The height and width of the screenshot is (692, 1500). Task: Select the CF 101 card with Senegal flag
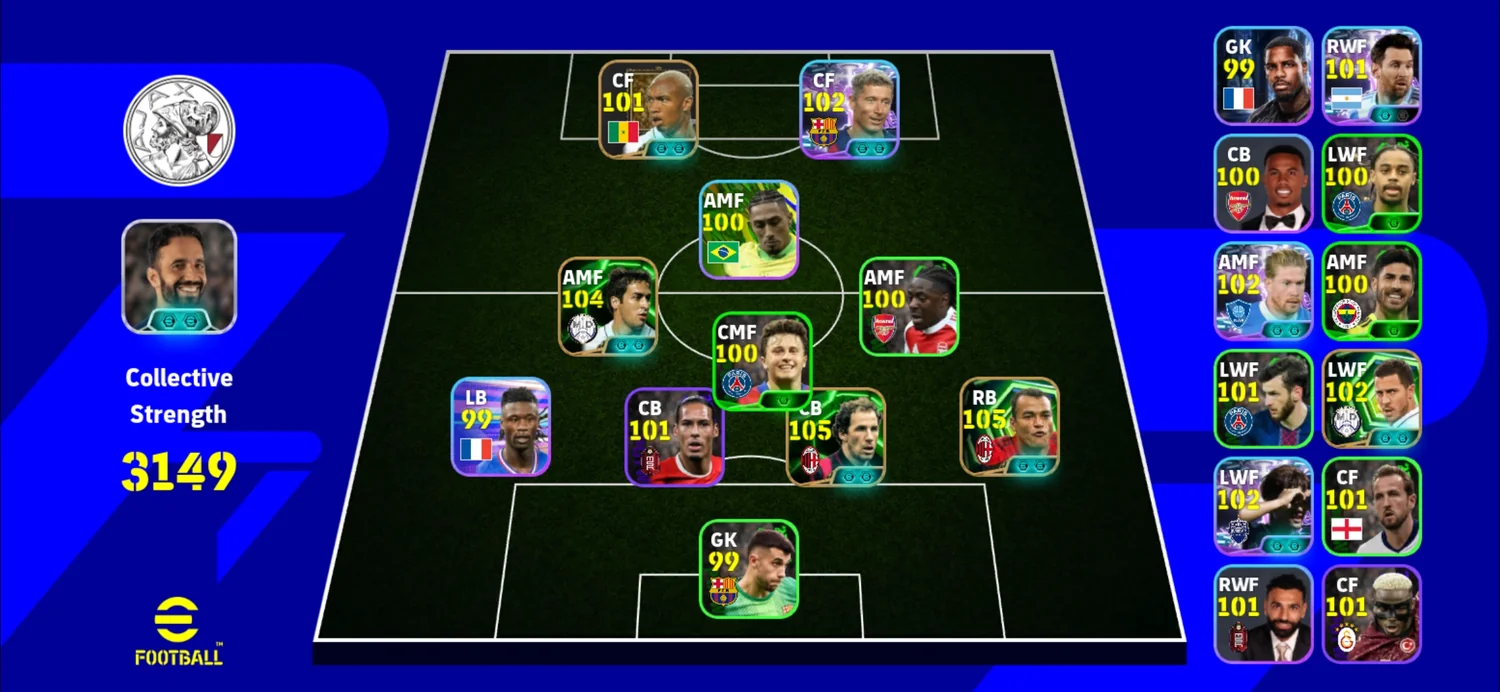point(648,109)
